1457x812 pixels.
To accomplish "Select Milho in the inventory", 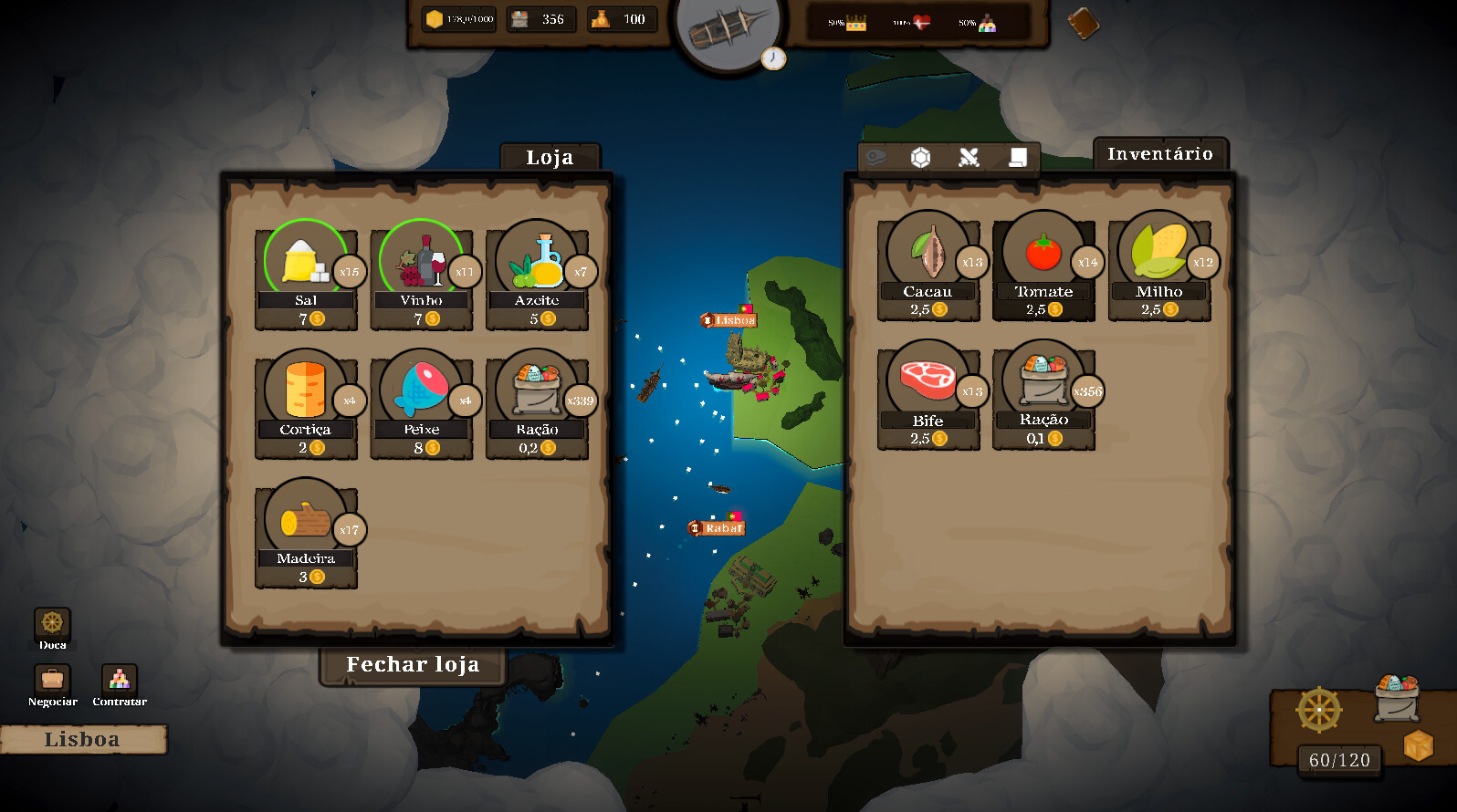I will [1158, 255].
